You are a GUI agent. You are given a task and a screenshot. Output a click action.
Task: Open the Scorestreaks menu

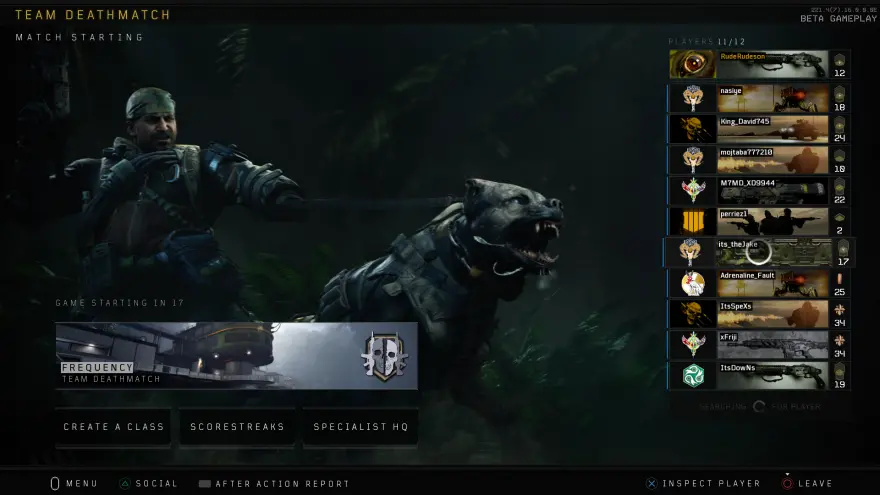(x=238, y=427)
